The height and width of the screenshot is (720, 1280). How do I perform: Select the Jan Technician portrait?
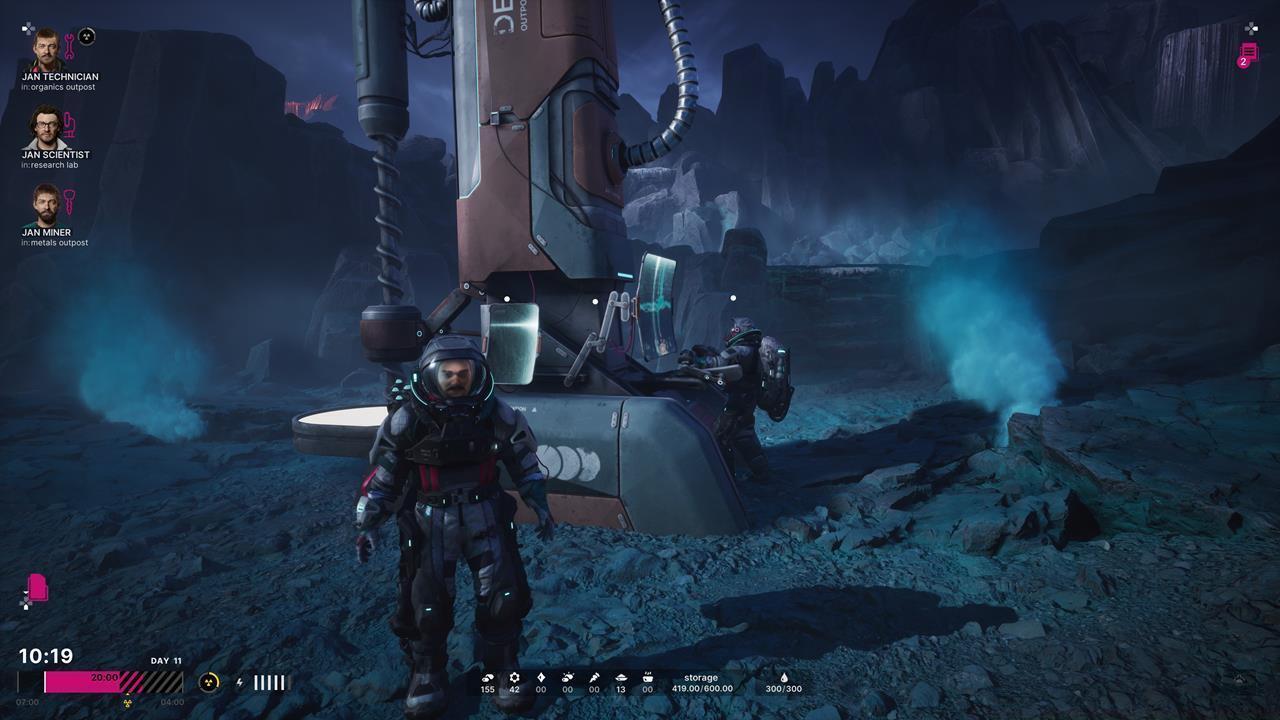point(46,48)
